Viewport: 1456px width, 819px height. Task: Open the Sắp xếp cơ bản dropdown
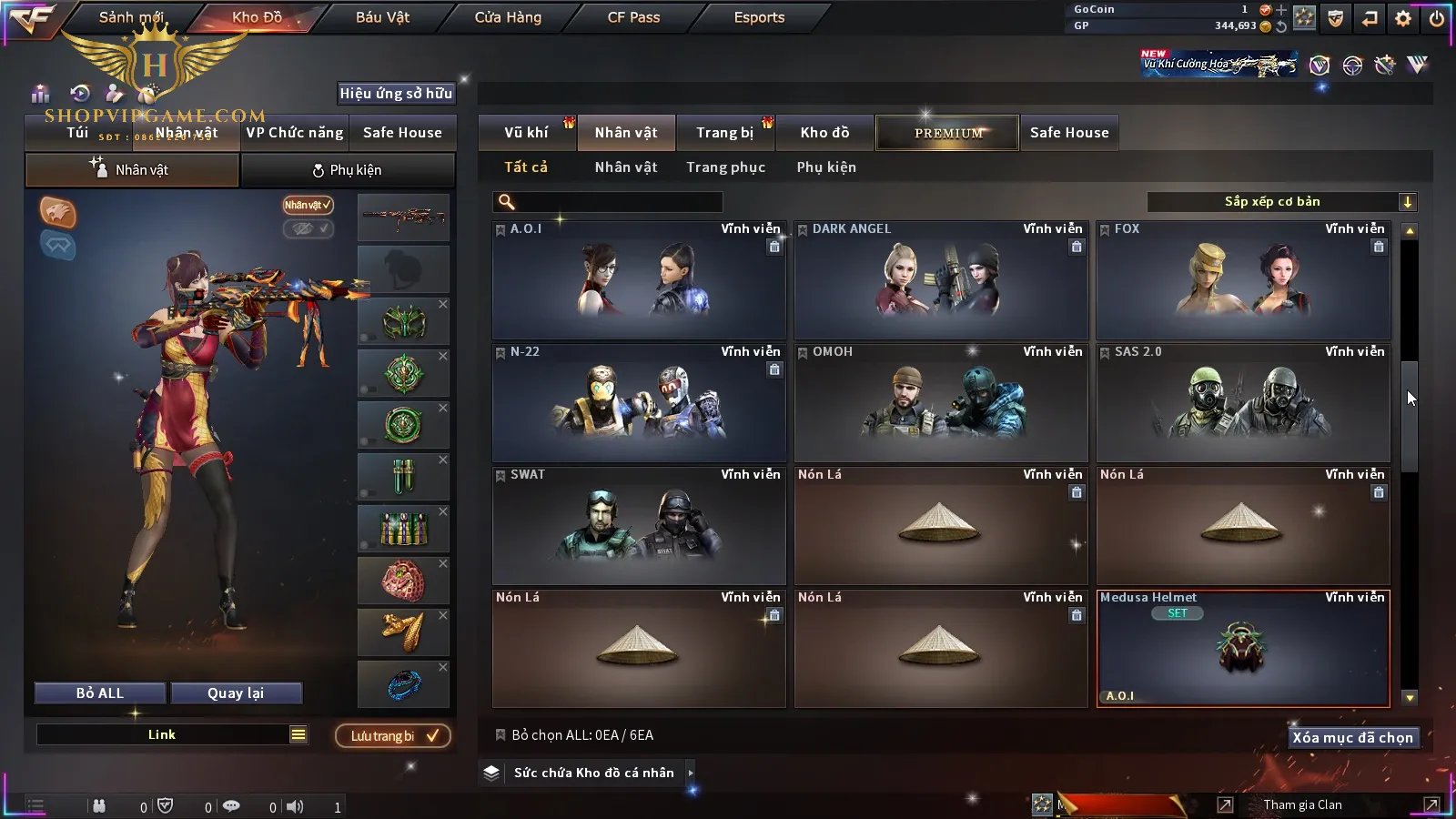(x=1281, y=202)
